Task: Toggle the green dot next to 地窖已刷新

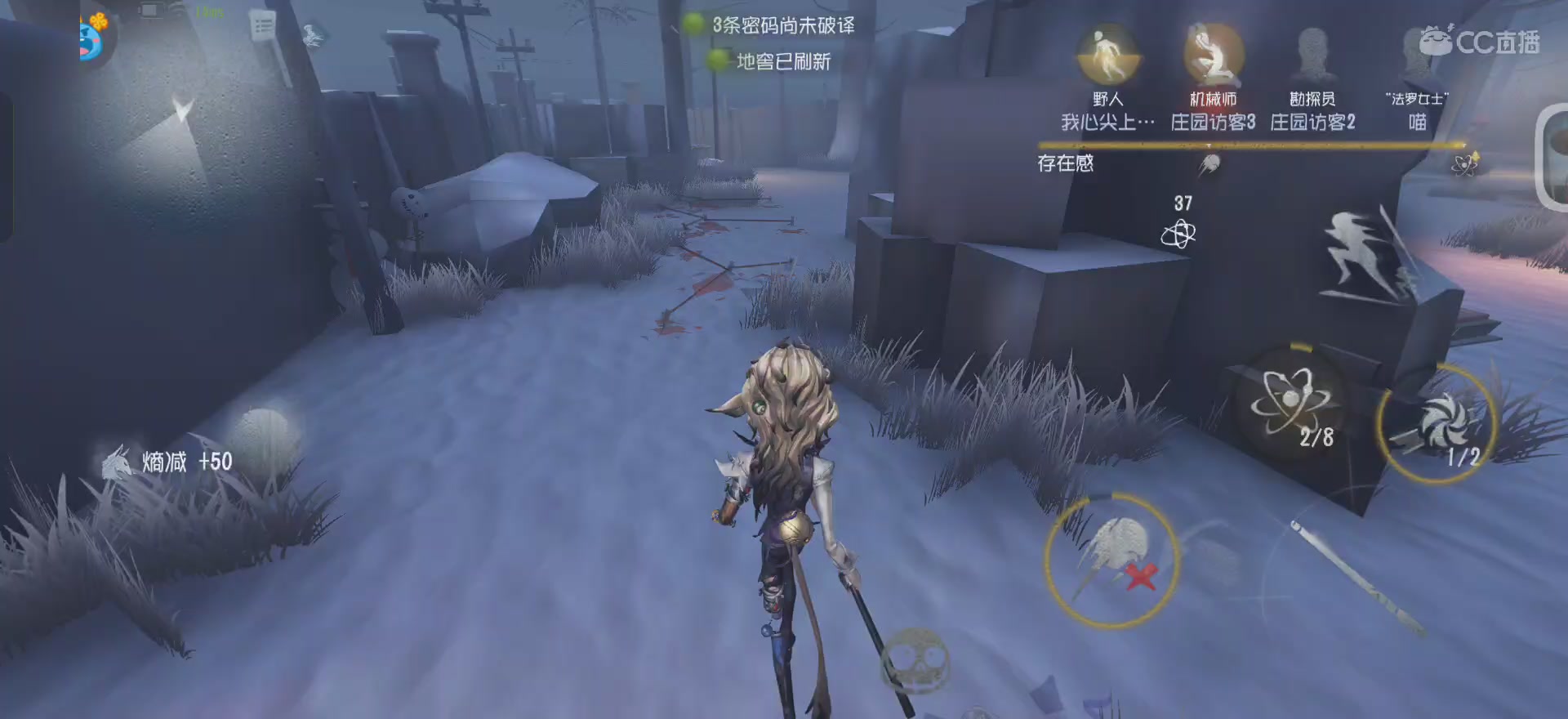Action: tap(718, 62)
